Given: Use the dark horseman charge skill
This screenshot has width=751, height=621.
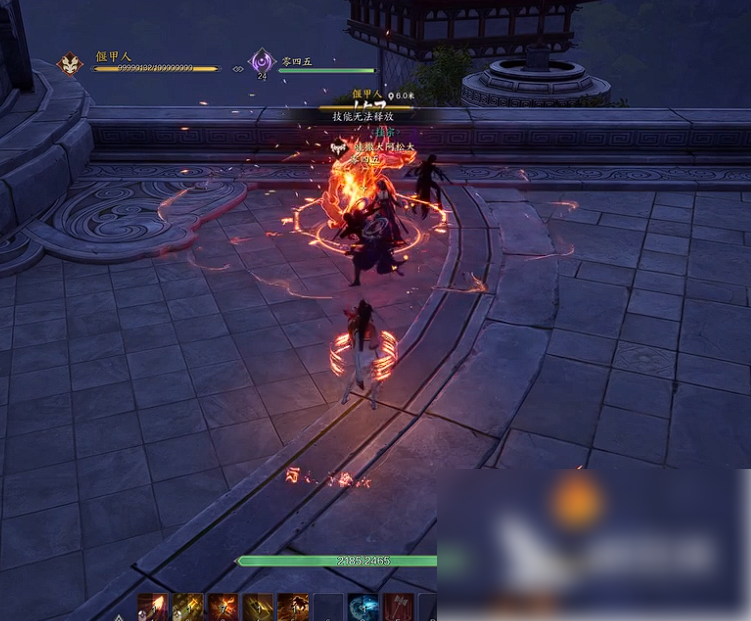Looking at the screenshot, I should [293, 607].
